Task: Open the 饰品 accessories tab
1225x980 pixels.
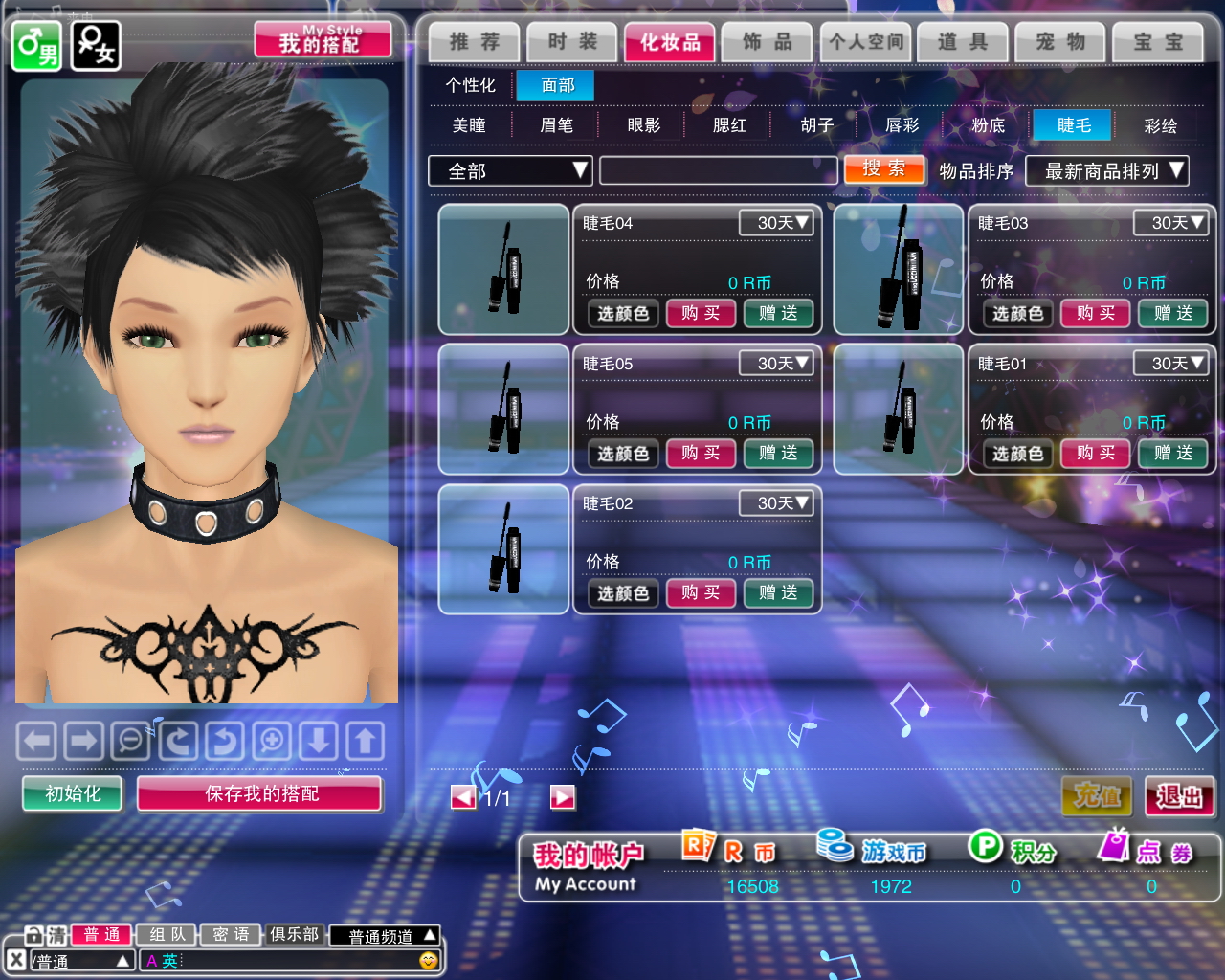Action: [x=768, y=42]
